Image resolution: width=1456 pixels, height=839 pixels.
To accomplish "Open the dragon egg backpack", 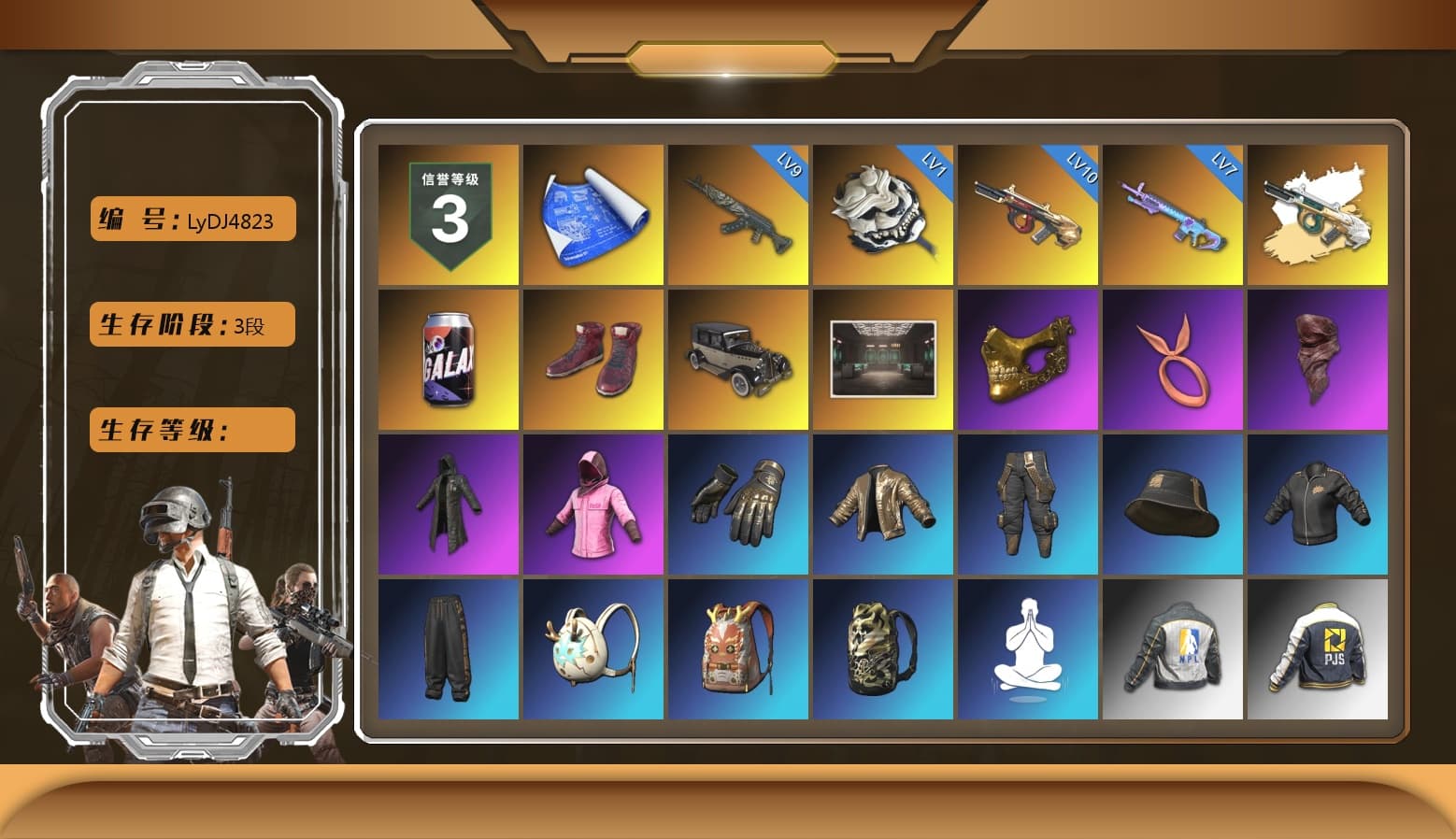I will pyautogui.click(x=592, y=647).
